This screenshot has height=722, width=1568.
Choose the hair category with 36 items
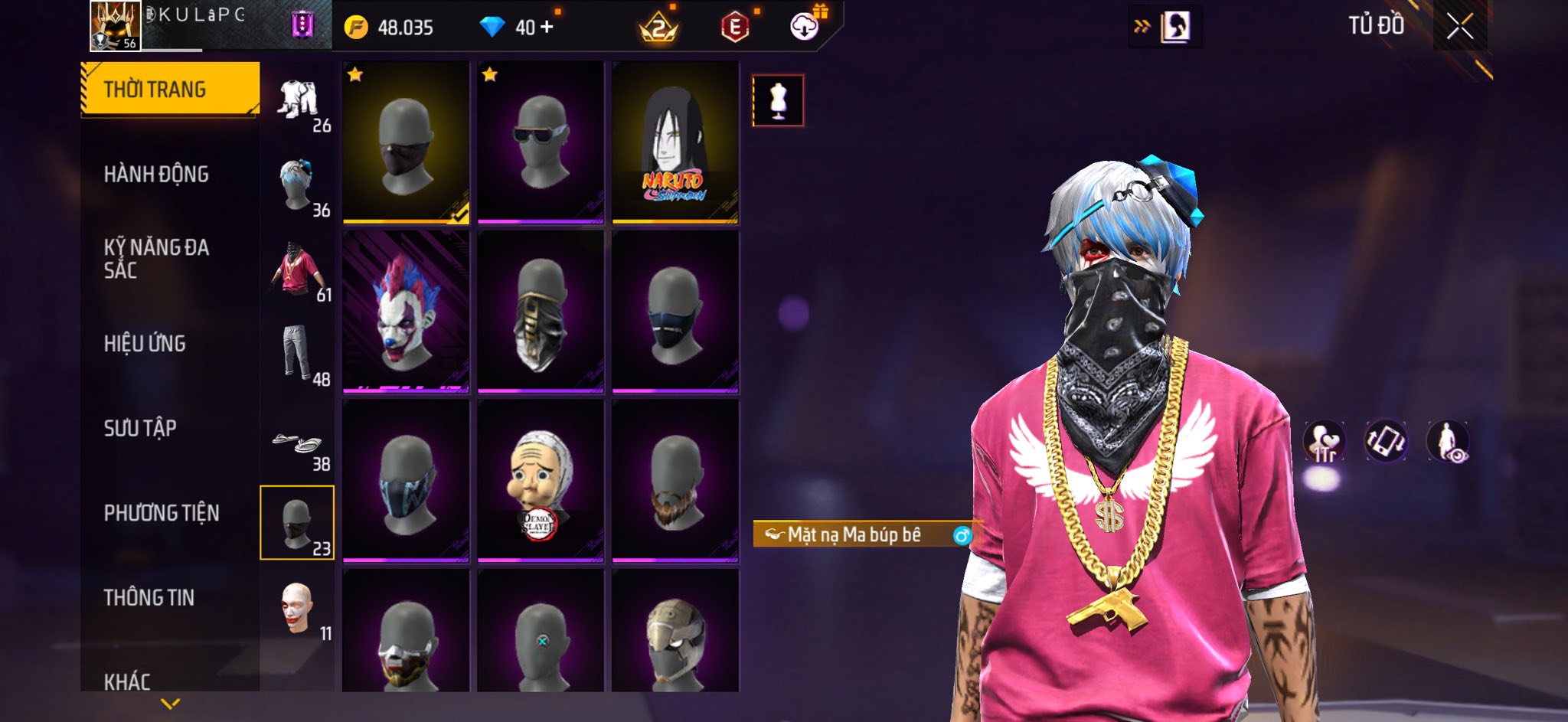pyautogui.click(x=298, y=186)
